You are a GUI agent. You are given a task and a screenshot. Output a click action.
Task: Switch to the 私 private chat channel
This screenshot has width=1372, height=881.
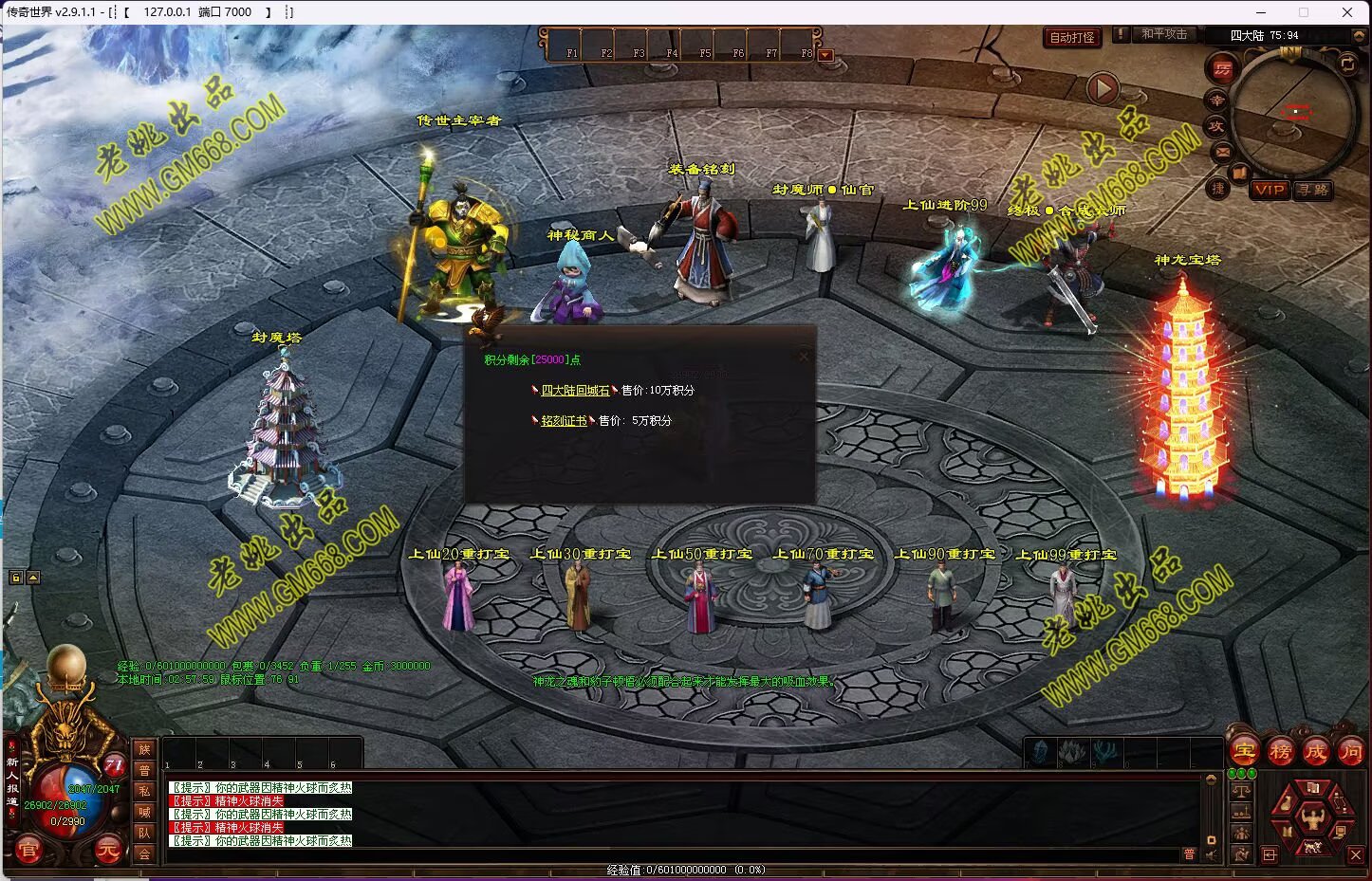[144, 791]
